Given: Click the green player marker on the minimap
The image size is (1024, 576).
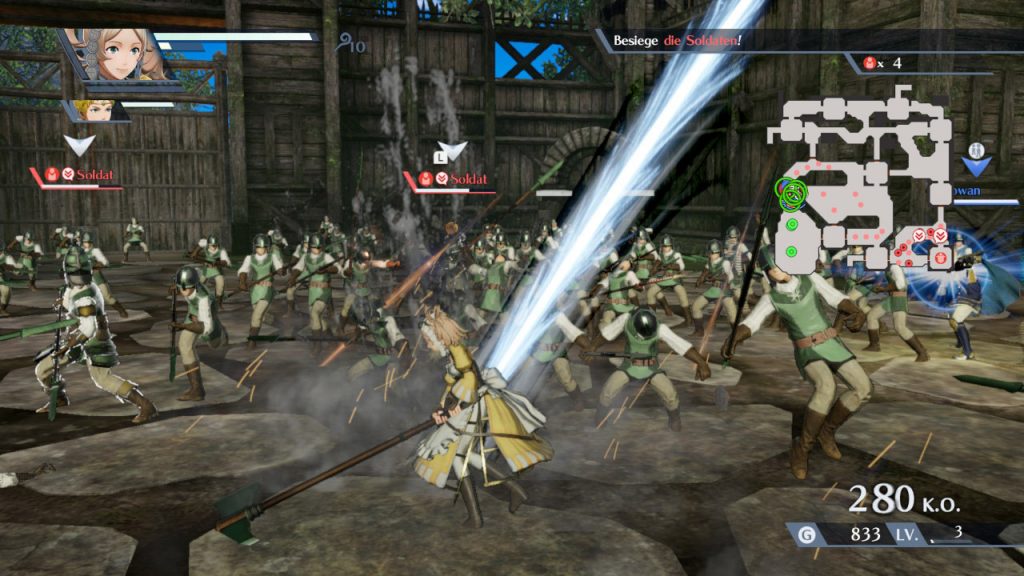Looking at the screenshot, I should [x=791, y=193].
